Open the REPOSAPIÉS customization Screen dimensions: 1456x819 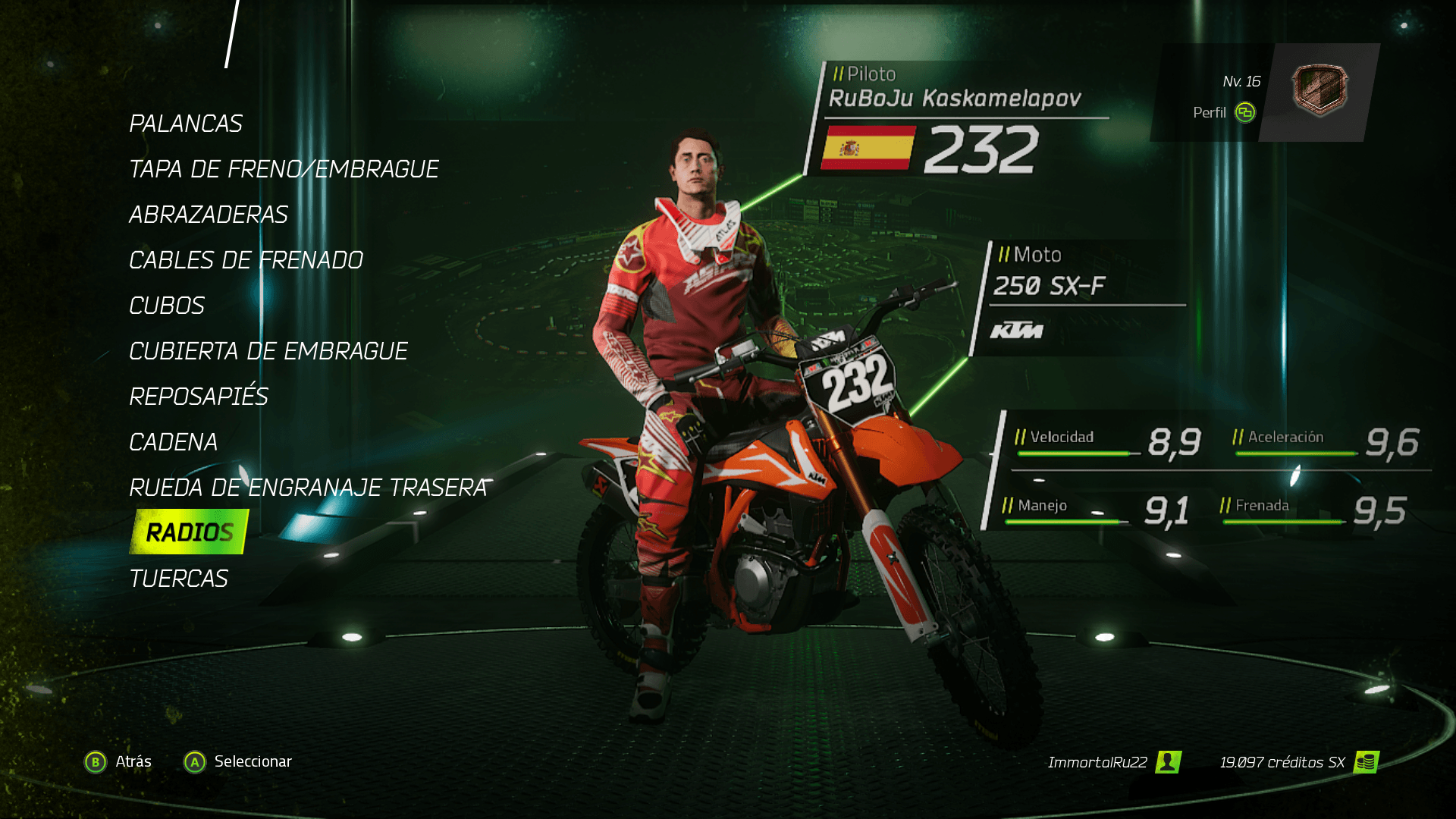coord(199,397)
